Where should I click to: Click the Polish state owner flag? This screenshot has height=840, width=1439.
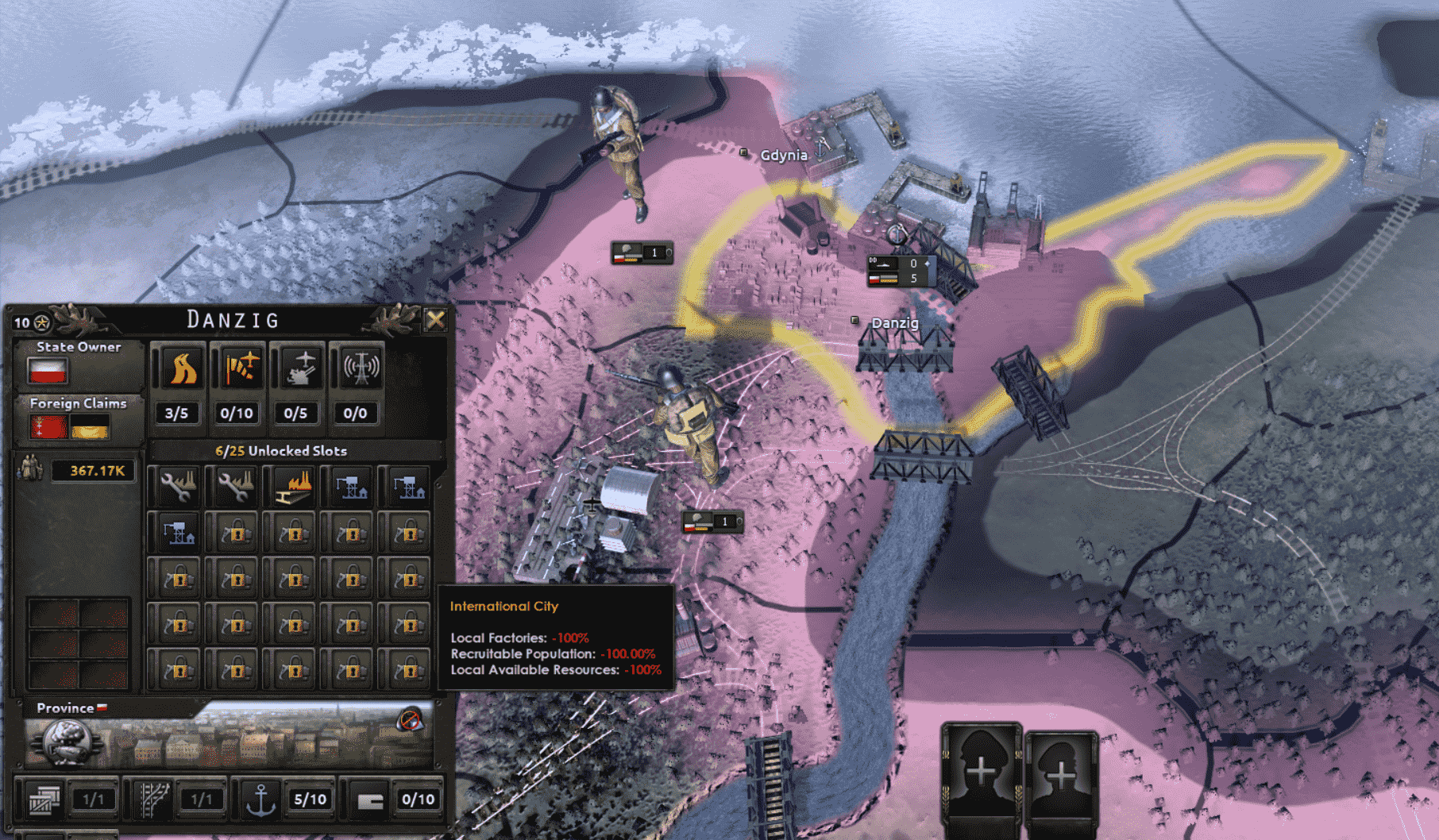(48, 371)
